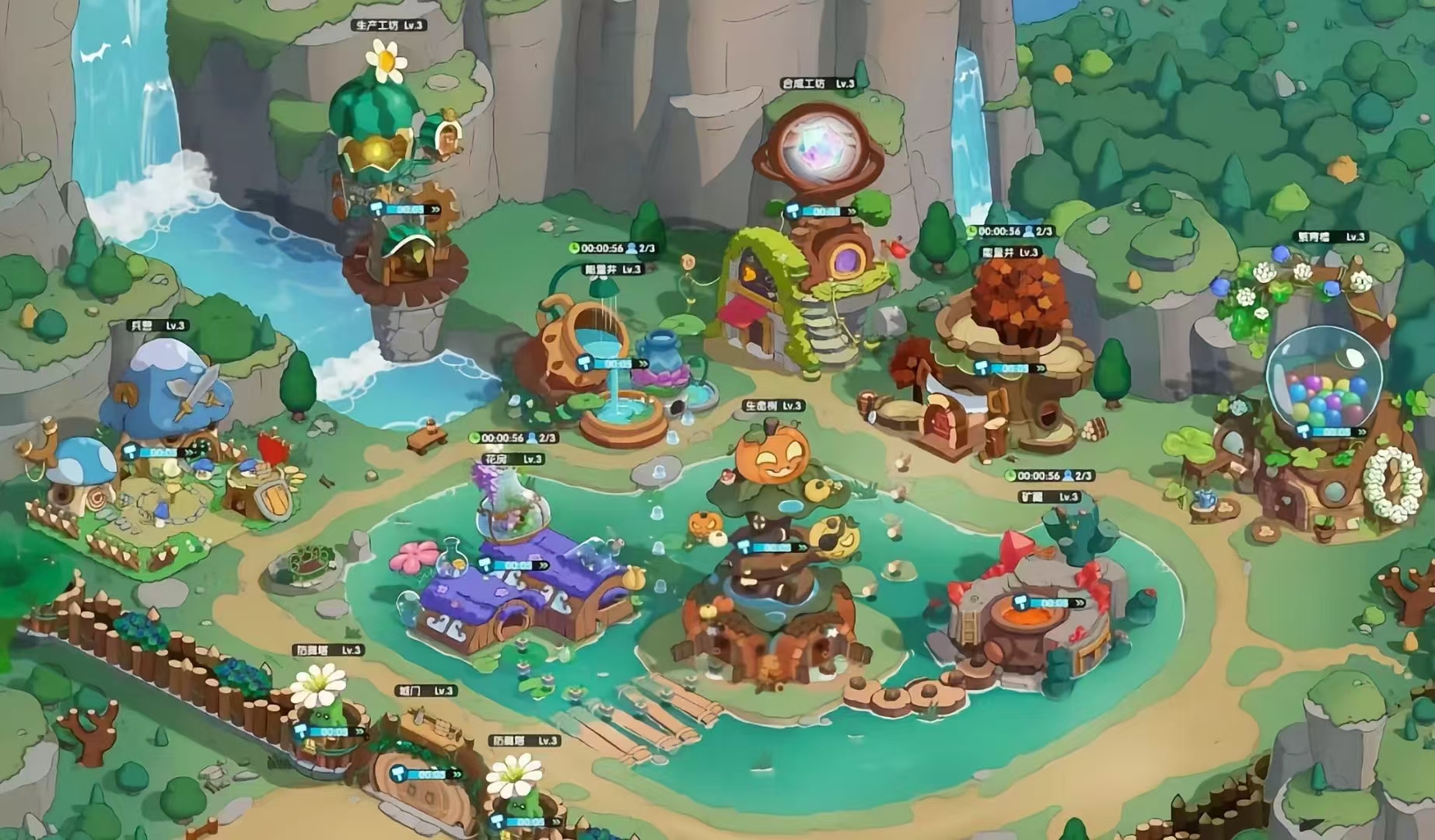Screen dimensions: 1435x840
Task: Select the 生命树 Lv.3 name label
Action: click(x=772, y=406)
